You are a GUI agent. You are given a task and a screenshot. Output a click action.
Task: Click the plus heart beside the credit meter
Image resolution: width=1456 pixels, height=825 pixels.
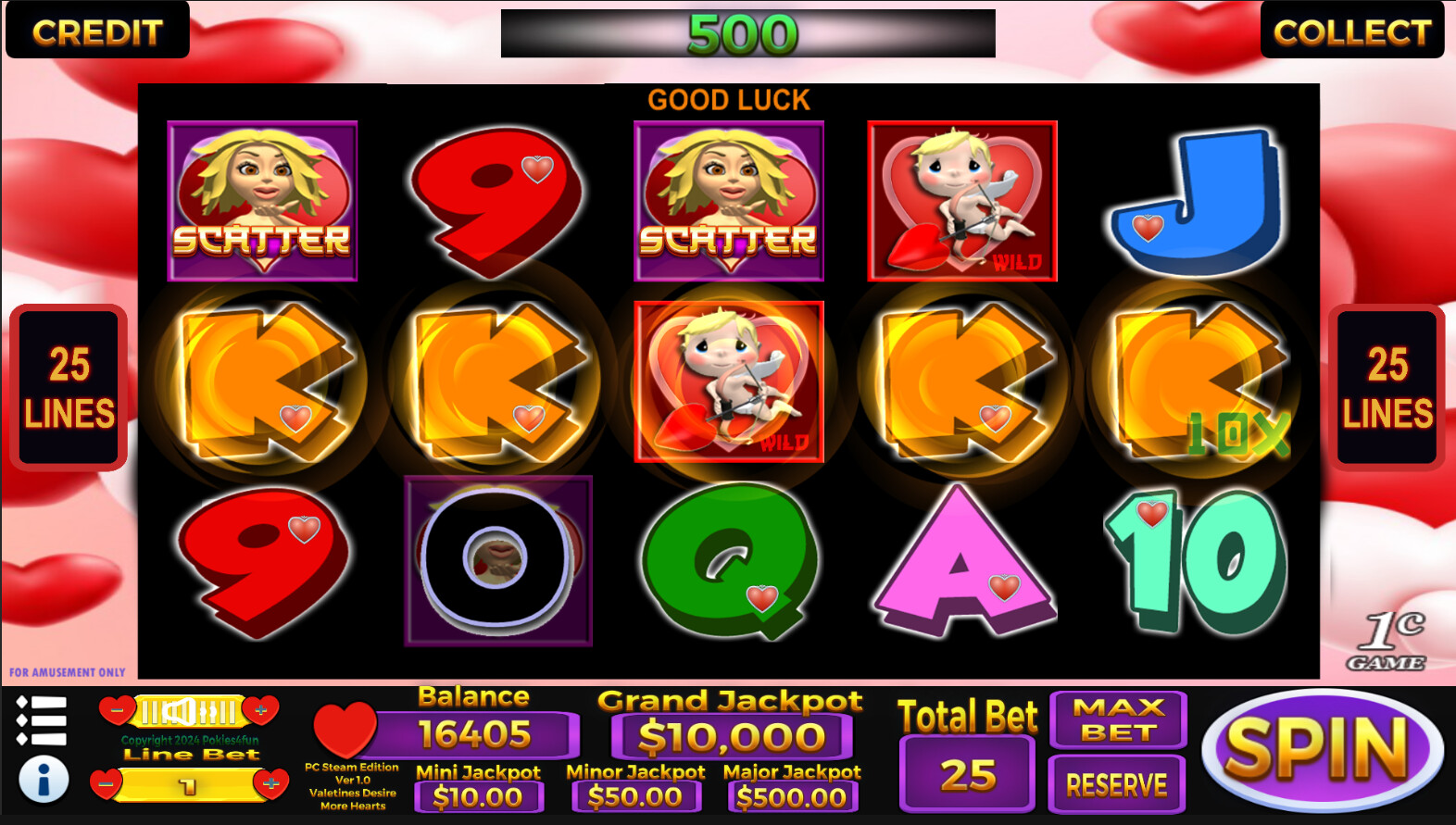coord(261,711)
